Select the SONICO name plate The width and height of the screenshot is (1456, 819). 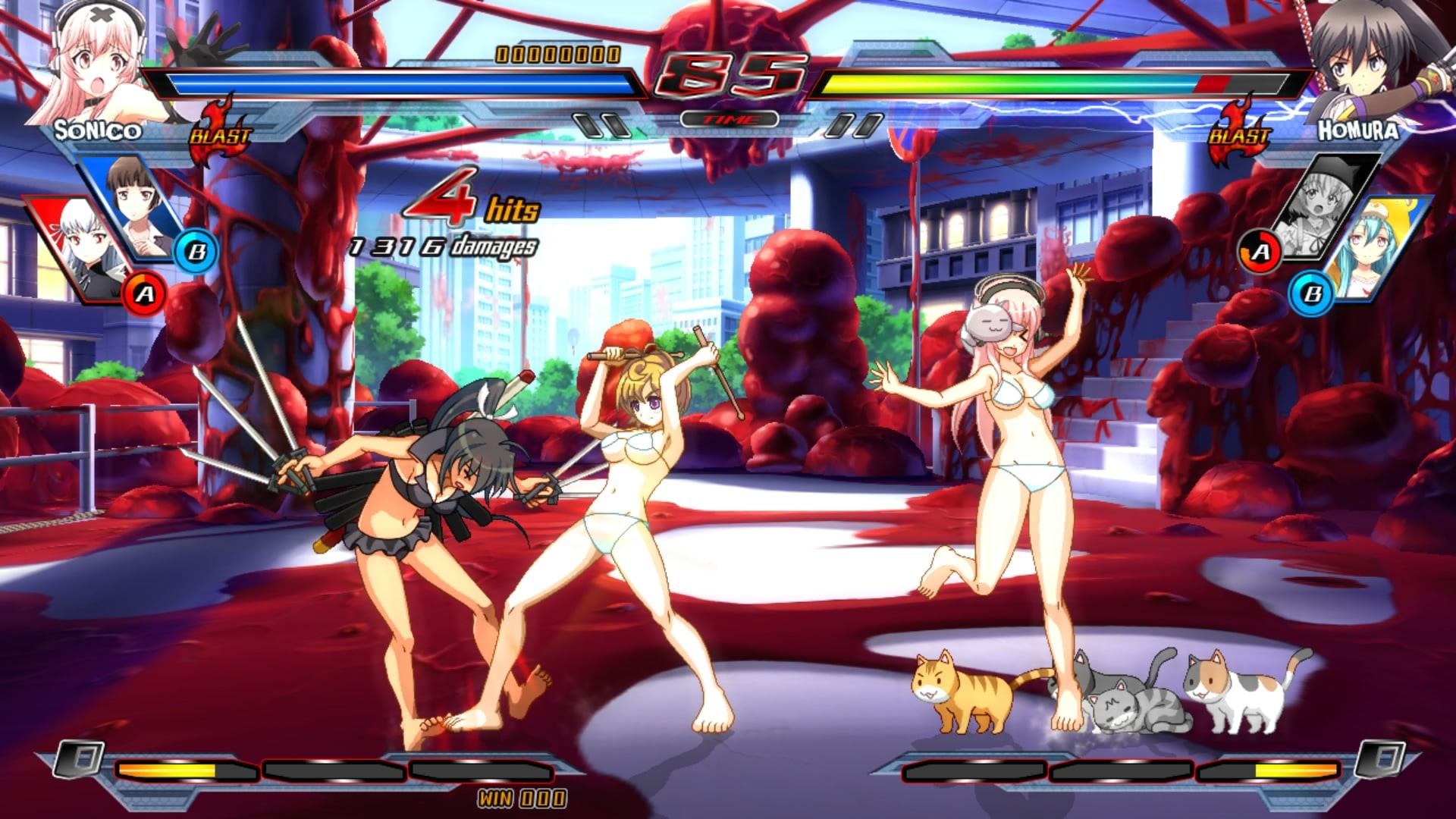[99, 130]
